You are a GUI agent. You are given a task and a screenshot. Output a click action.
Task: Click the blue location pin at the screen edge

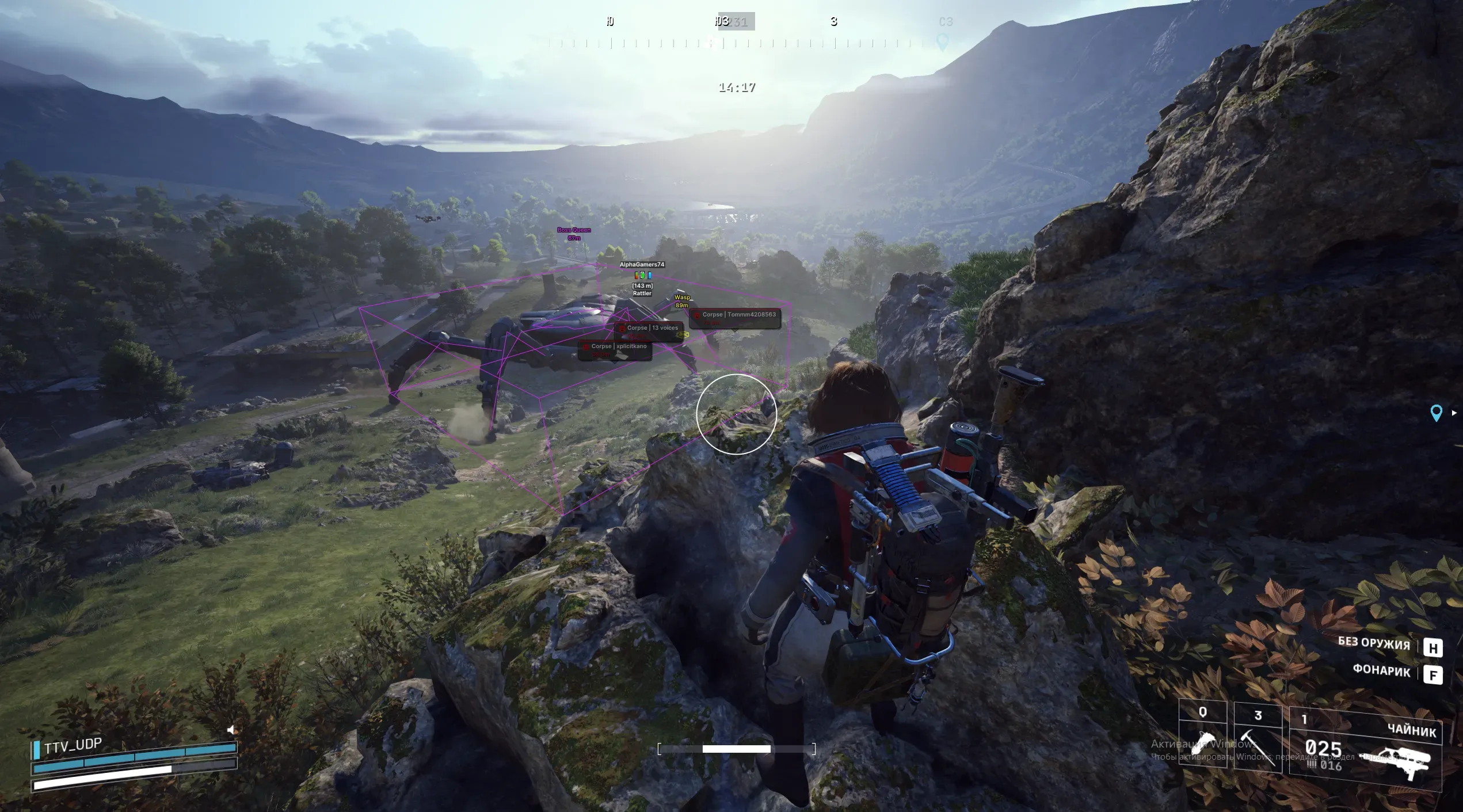click(1436, 413)
